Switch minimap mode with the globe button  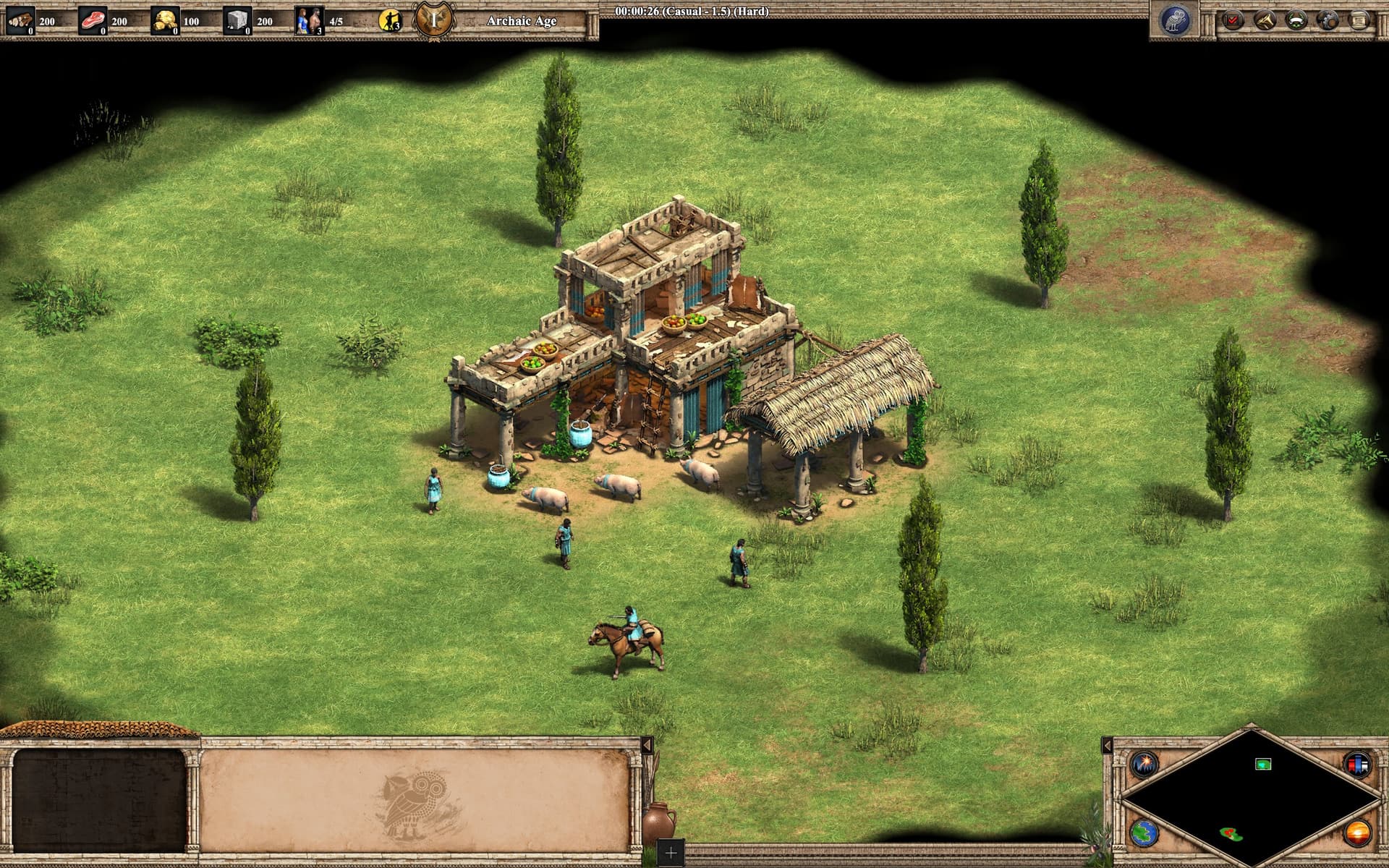pos(1146,832)
